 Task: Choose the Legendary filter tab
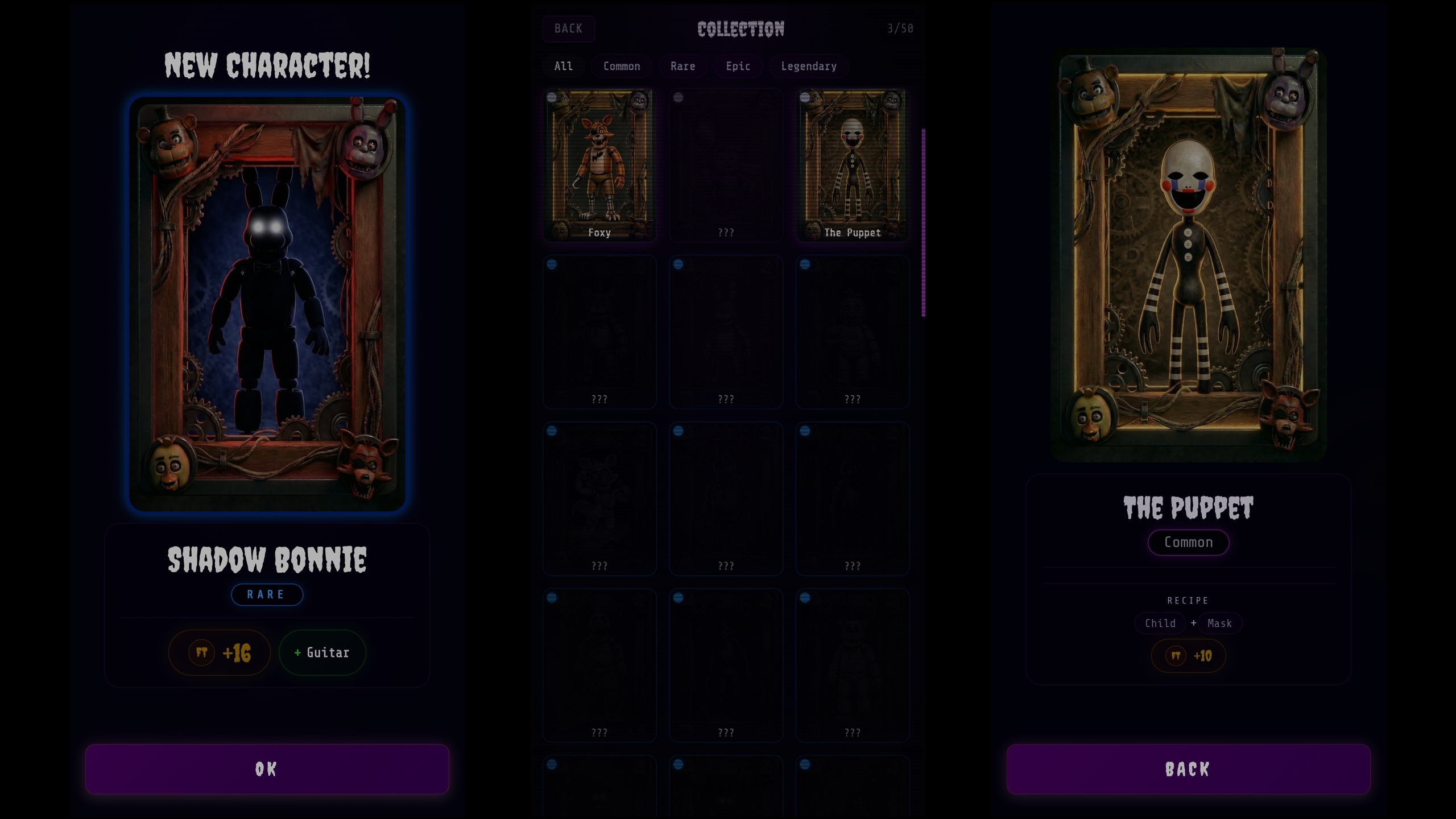click(x=808, y=66)
